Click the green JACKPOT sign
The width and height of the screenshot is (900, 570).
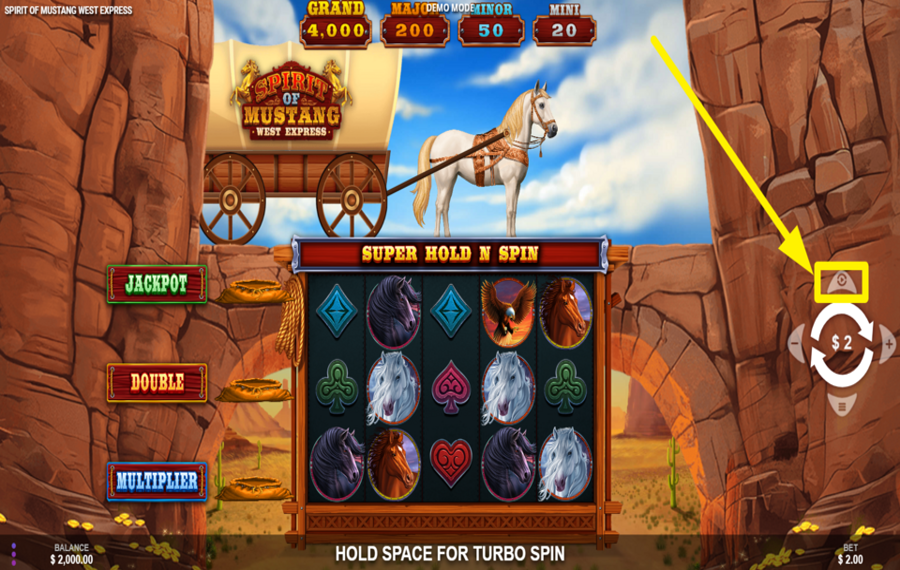tap(156, 284)
